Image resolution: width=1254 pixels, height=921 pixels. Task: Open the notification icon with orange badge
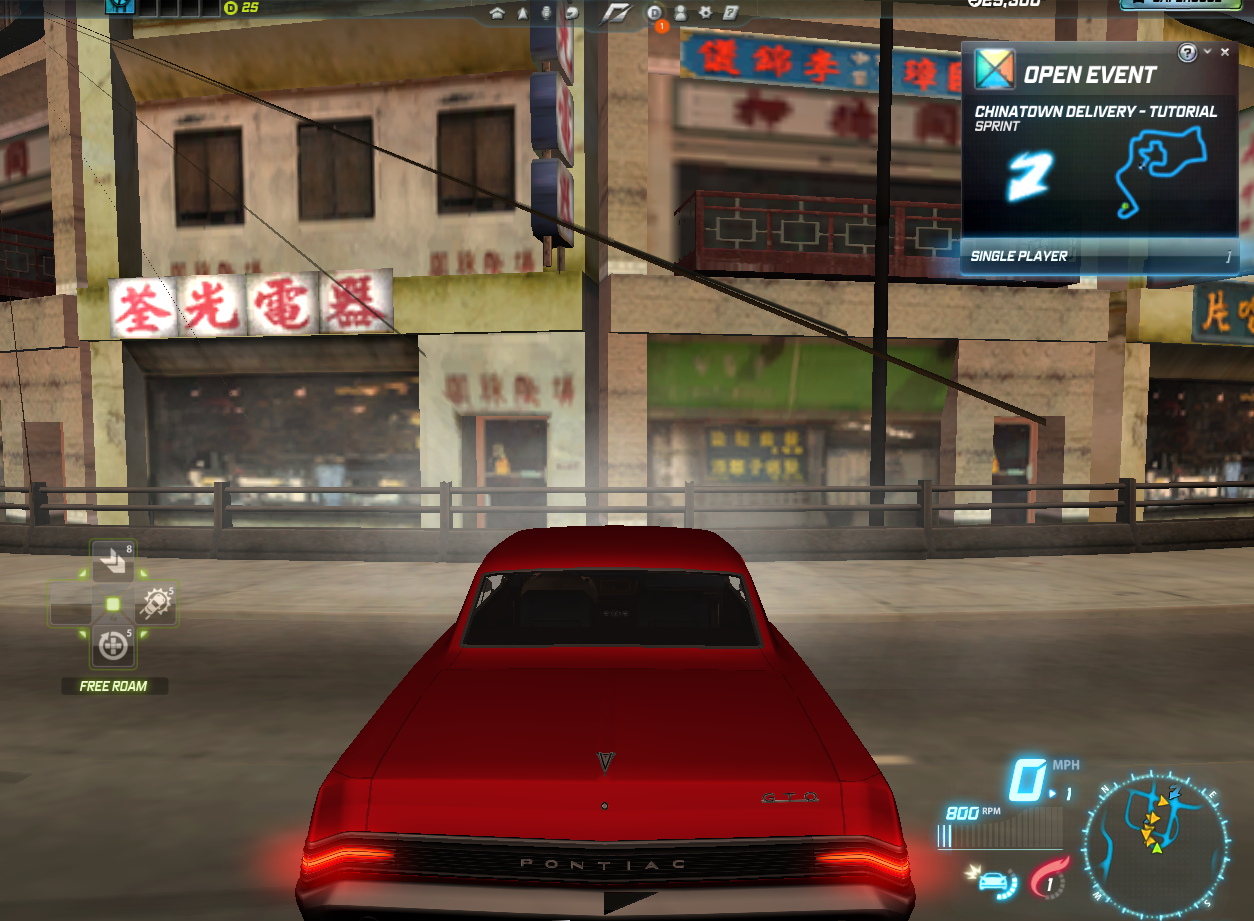(655, 14)
